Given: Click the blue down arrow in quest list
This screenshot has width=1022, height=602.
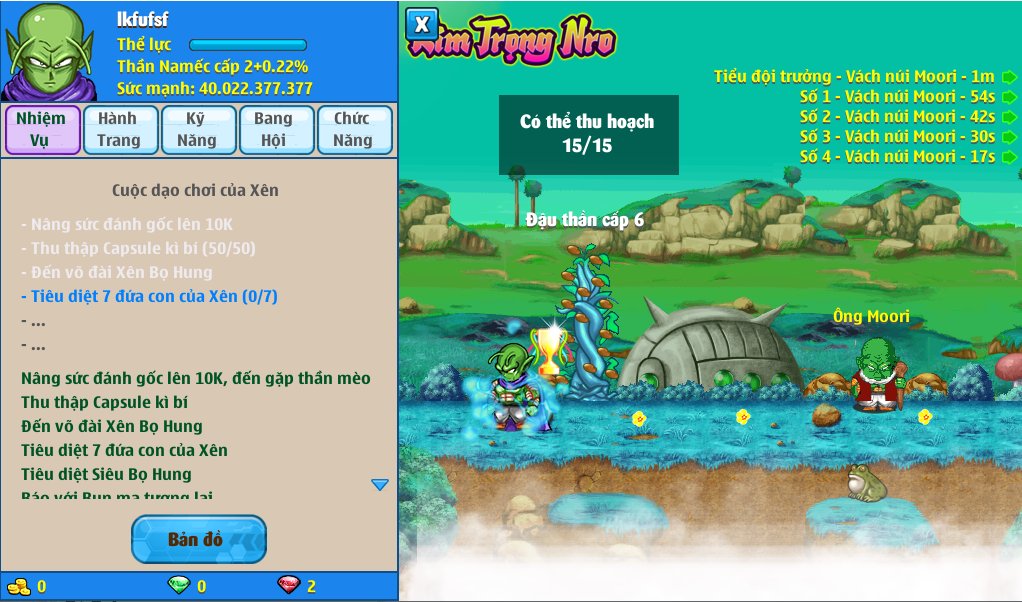Looking at the screenshot, I should (x=380, y=485).
